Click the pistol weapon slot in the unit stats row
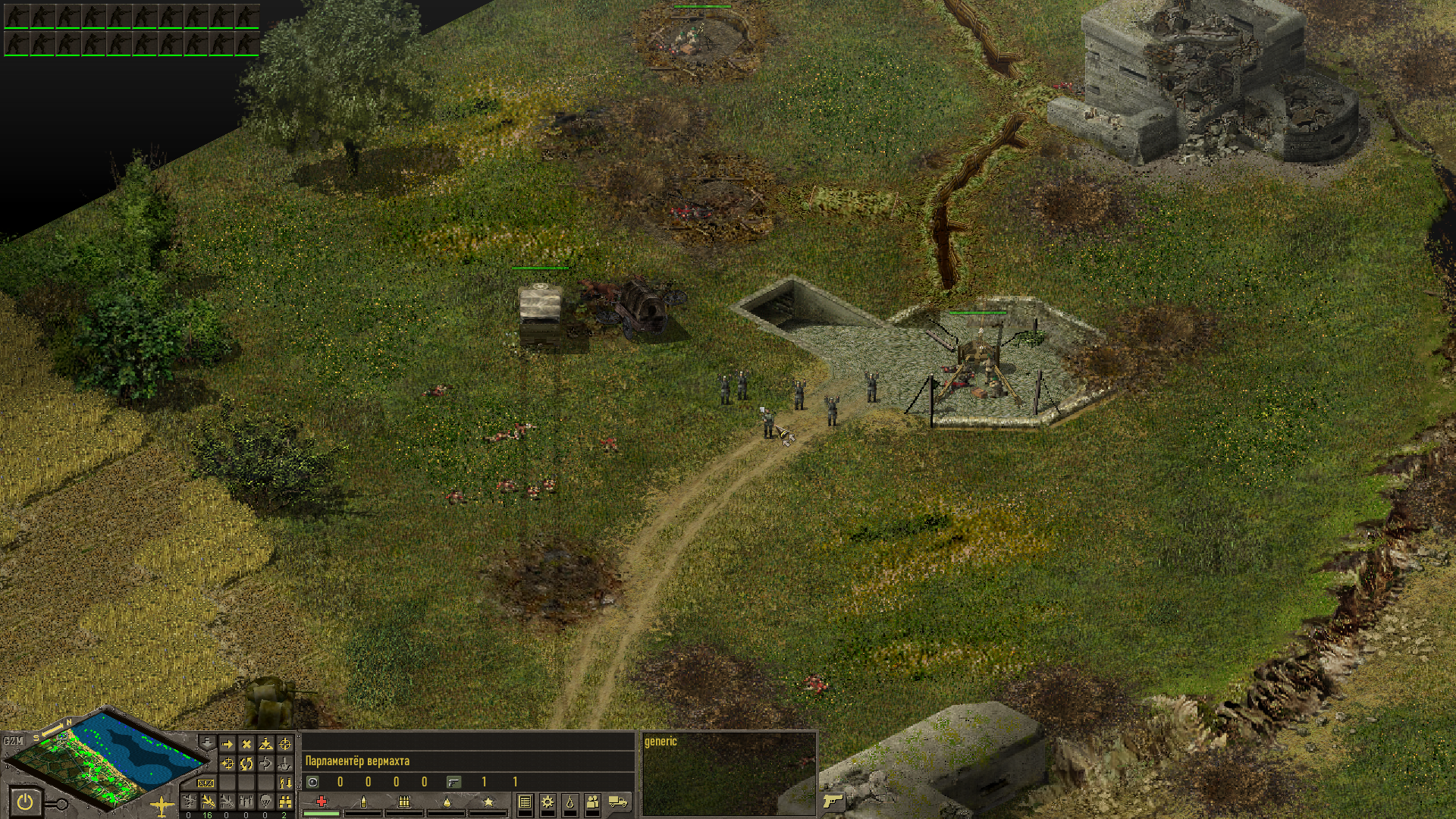 [x=453, y=782]
